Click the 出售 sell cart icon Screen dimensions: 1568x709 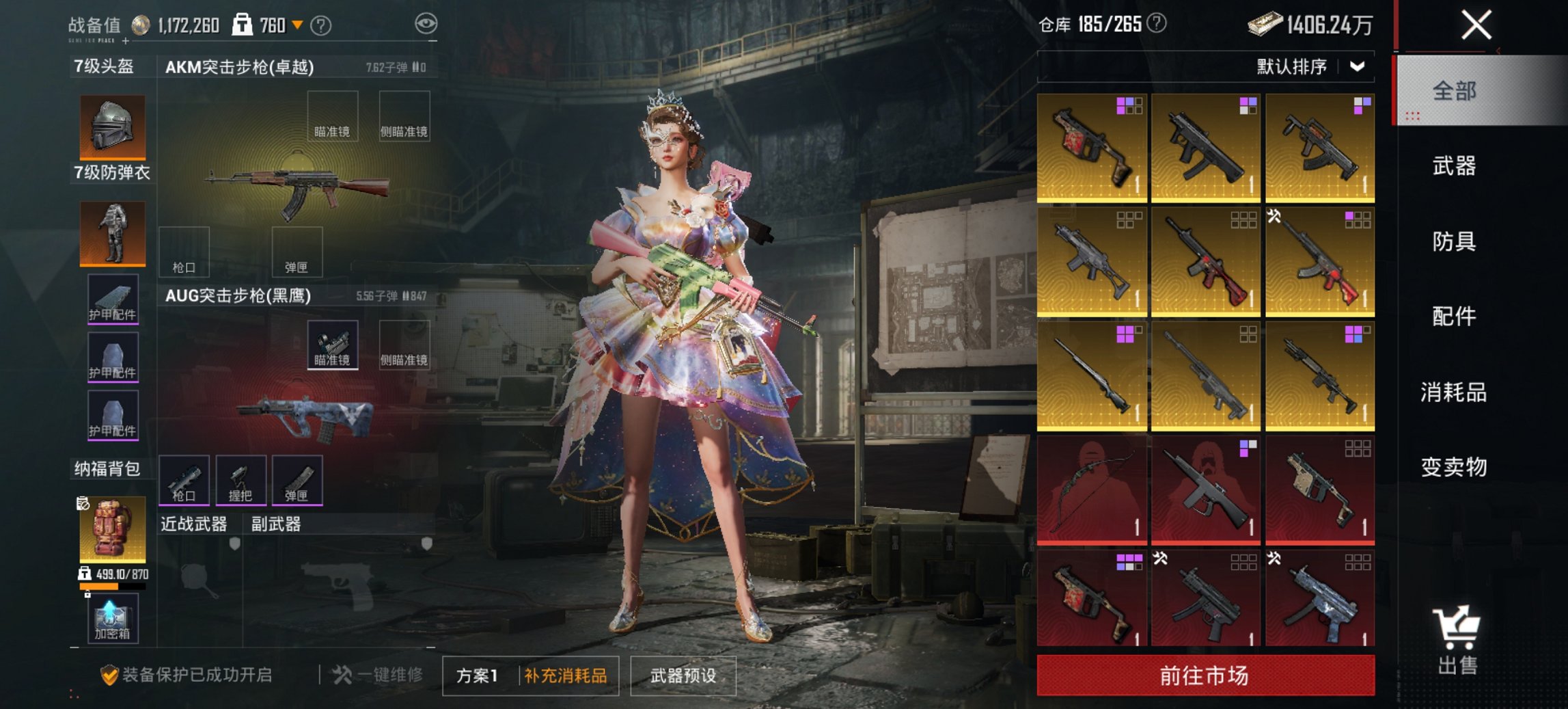1457,640
